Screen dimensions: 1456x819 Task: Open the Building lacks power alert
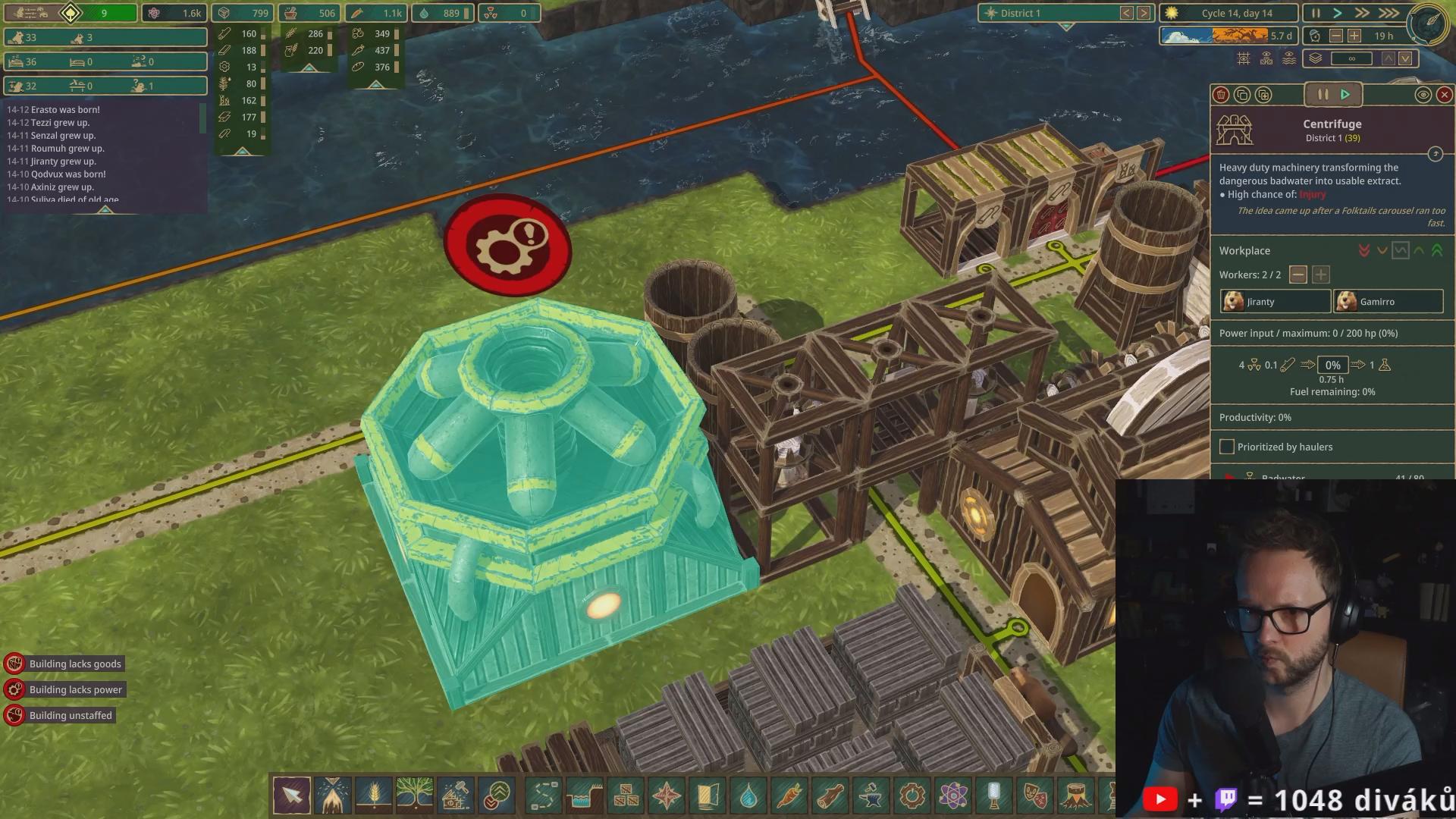click(75, 689)
